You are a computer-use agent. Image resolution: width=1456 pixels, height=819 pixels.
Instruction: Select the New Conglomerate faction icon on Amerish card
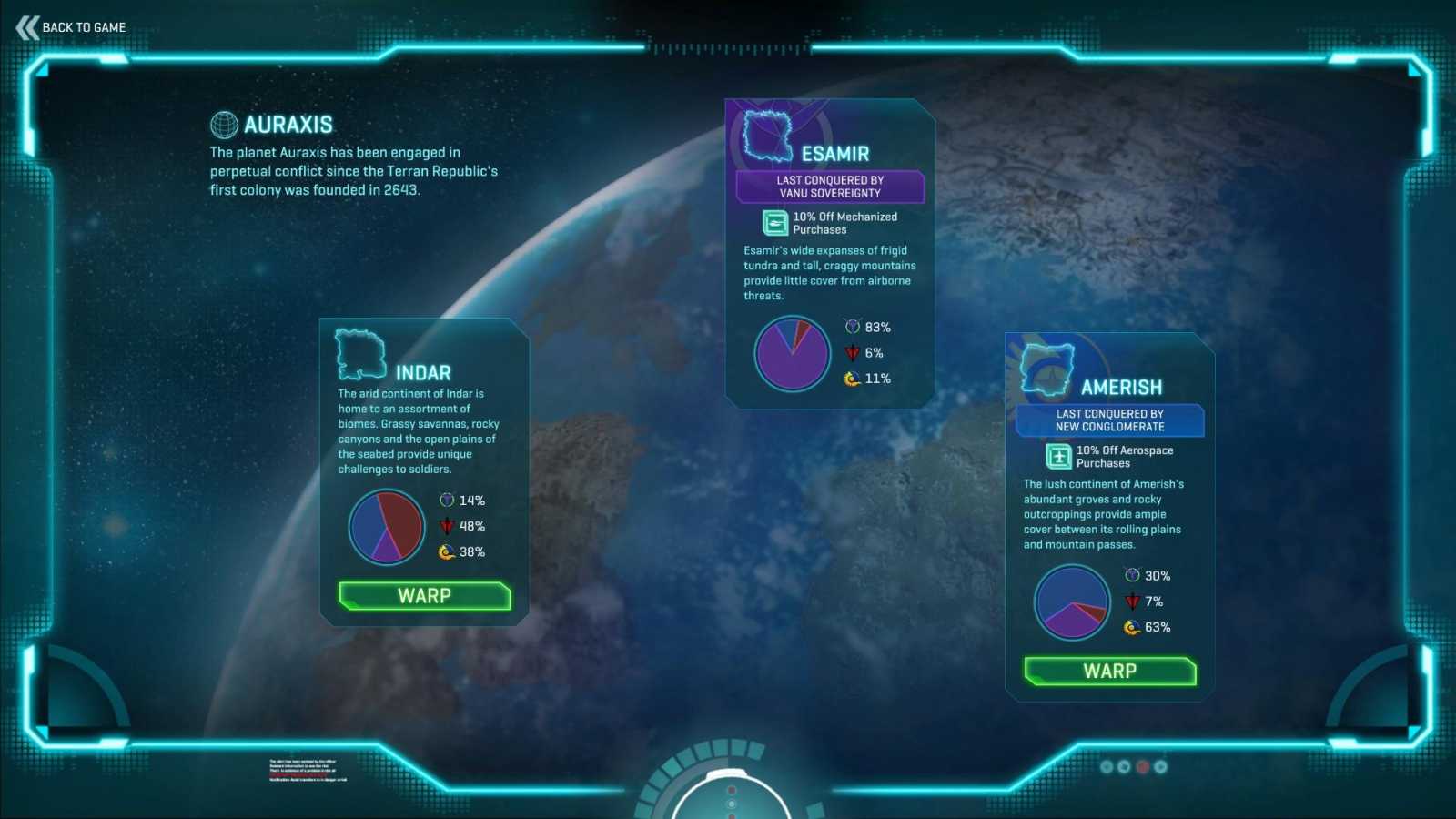coord(1131,627)
